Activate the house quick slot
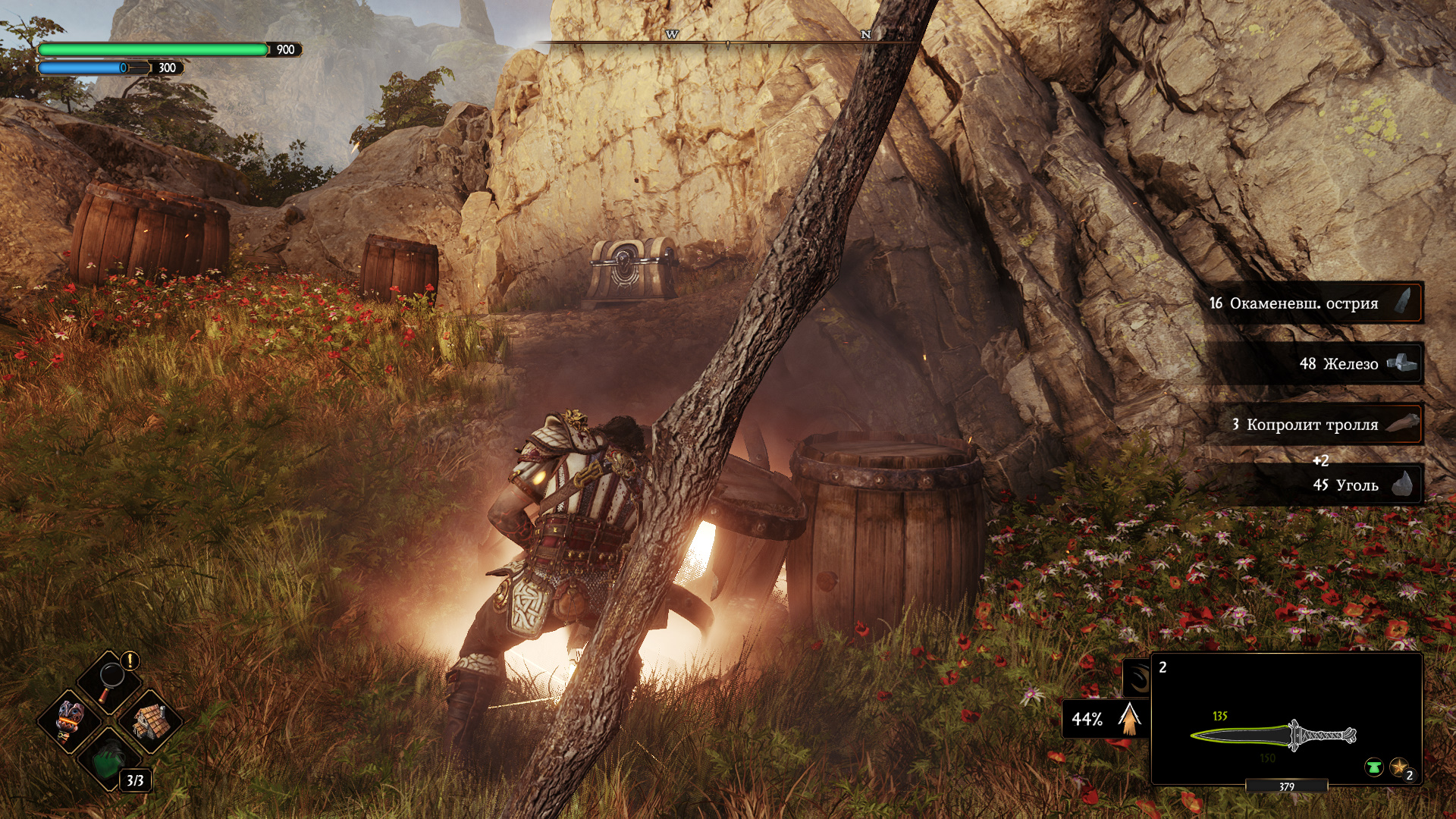The image size is (1456, 819). (x=151, y=720)
